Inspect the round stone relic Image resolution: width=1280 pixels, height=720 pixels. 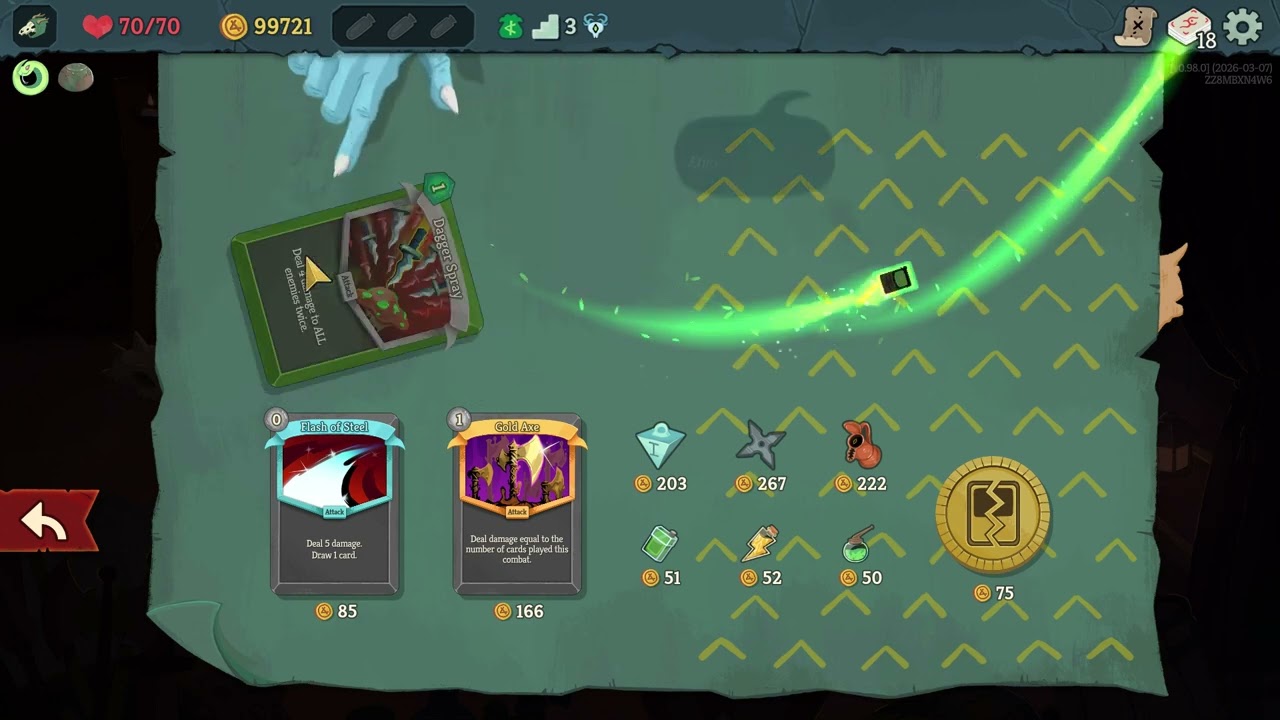(x=76, y=77)
